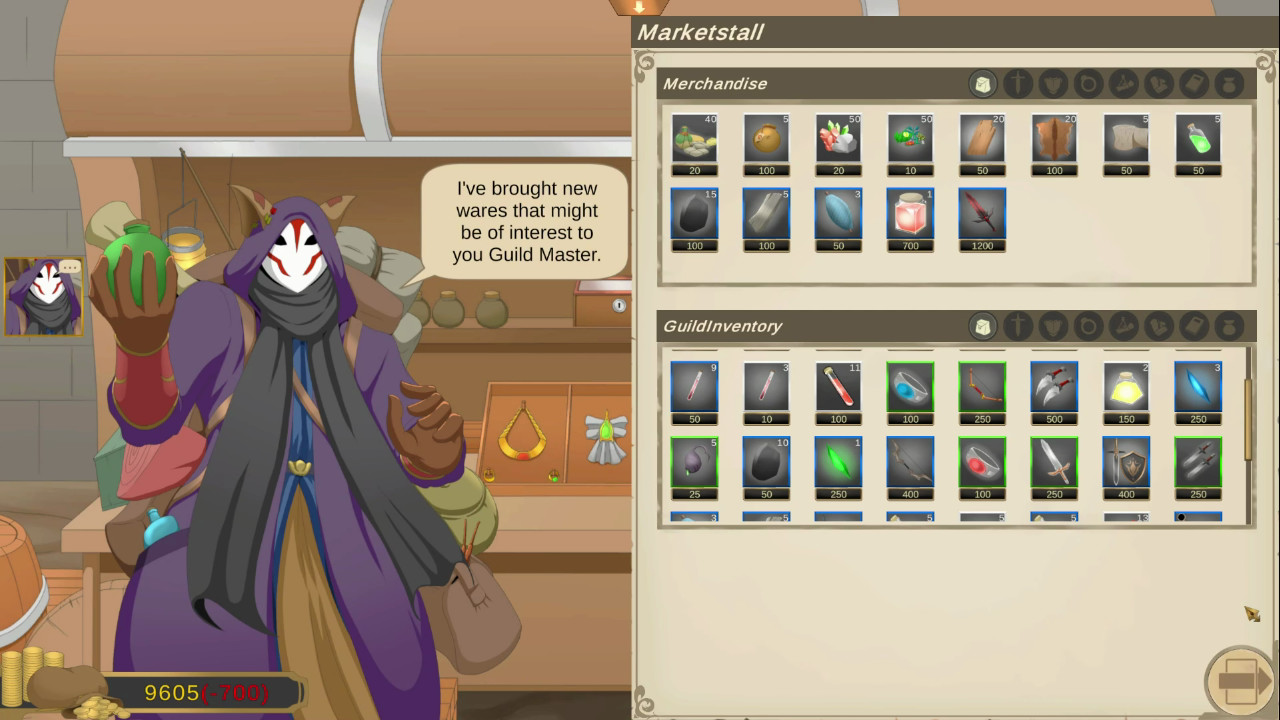Click the money bag filter in Merchandise

pos(1229,84)
